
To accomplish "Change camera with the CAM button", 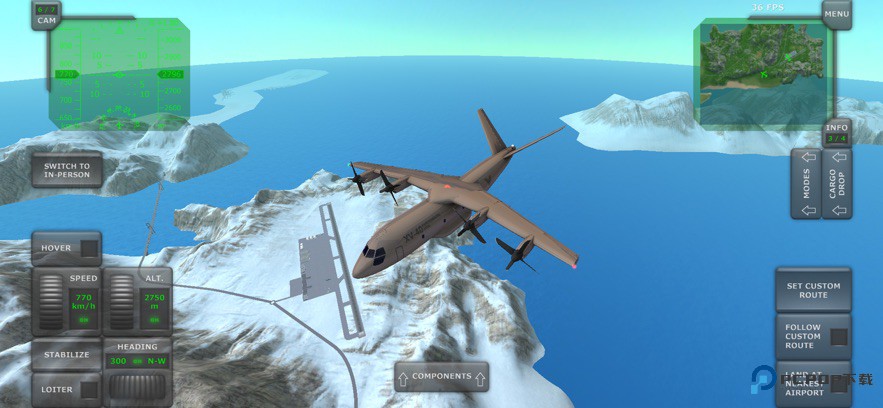I will [x=46, y=14].
